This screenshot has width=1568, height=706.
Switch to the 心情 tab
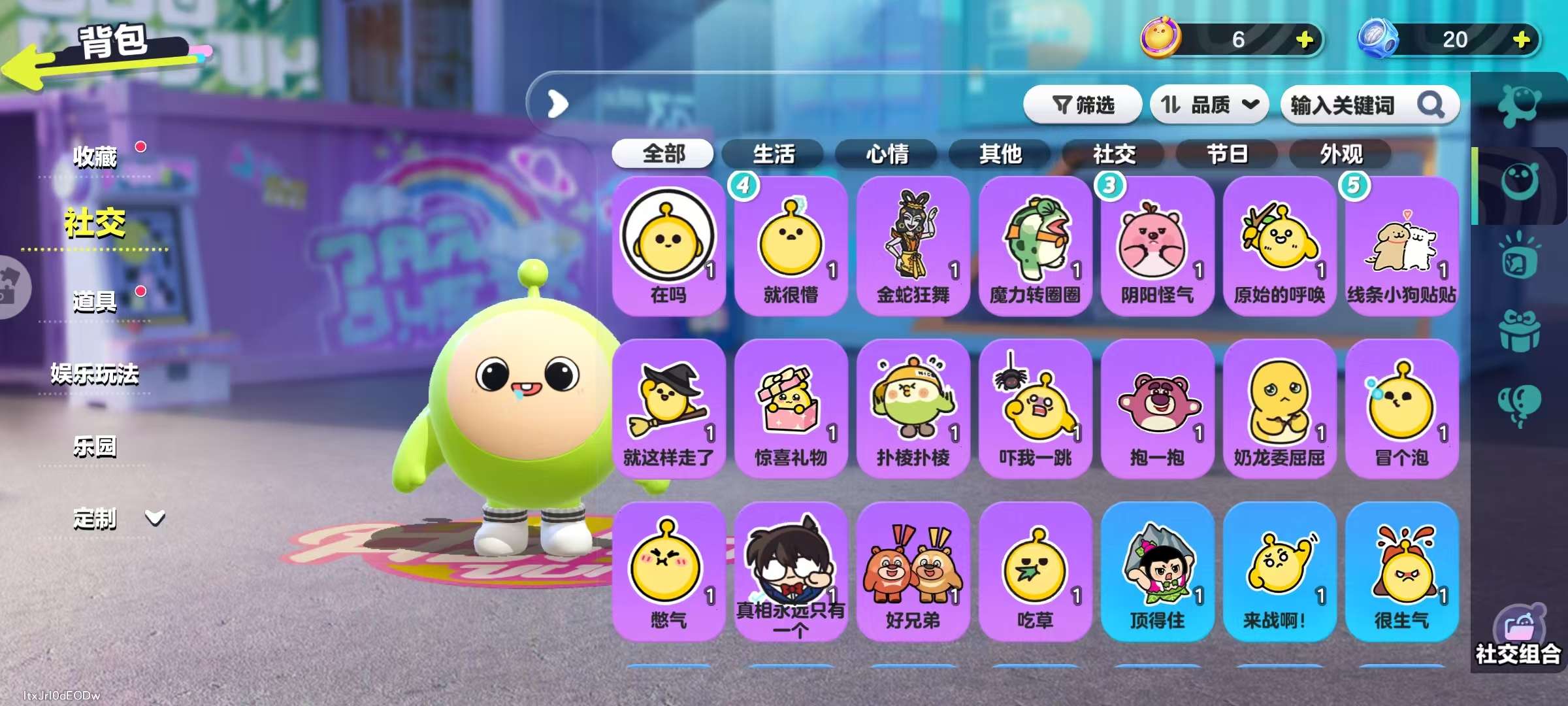point(886,154)
